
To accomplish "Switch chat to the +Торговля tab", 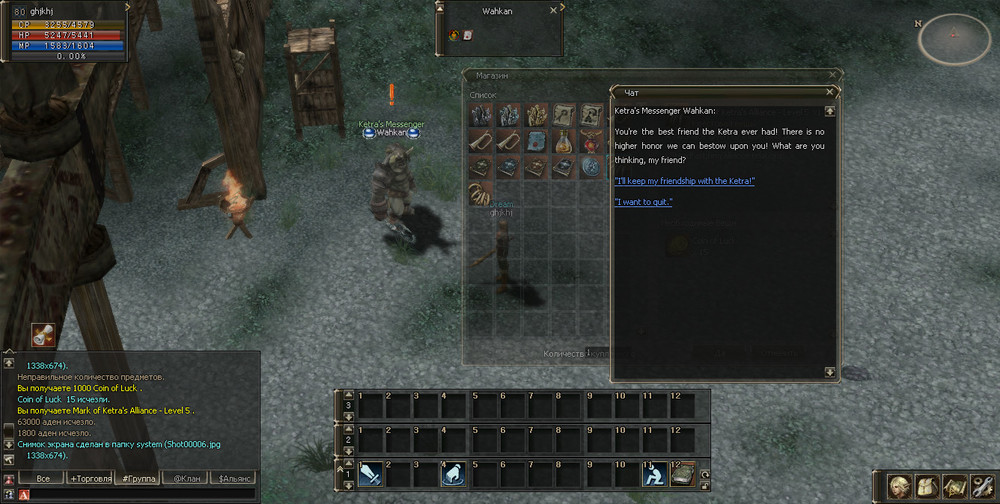I will click(x=89, y=479).
